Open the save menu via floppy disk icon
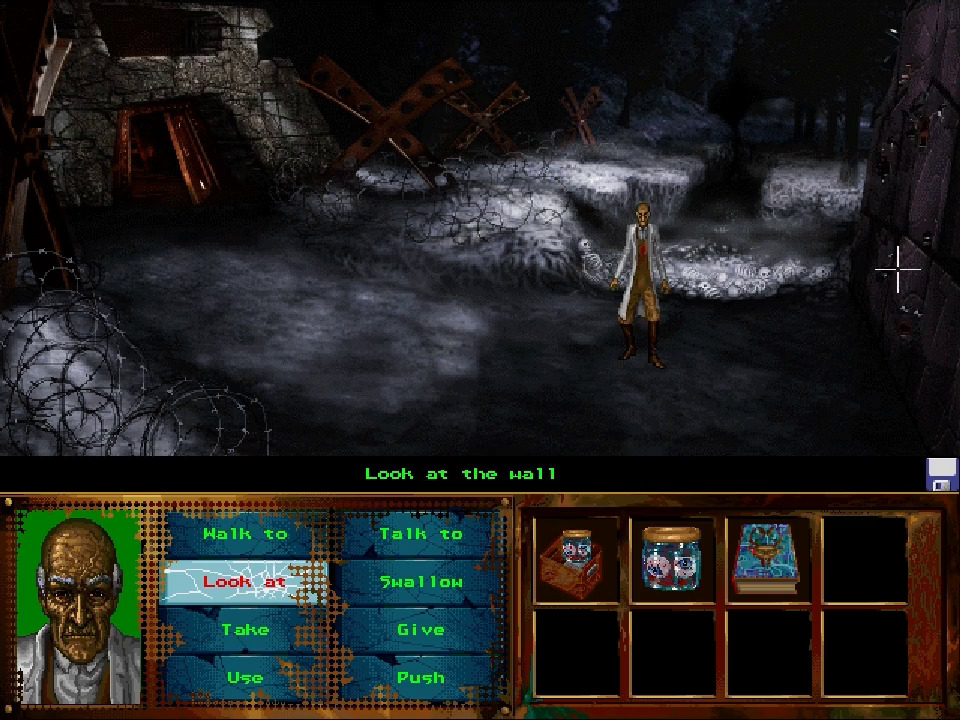Viewport: 960px width, 720px height. [942, 474]
